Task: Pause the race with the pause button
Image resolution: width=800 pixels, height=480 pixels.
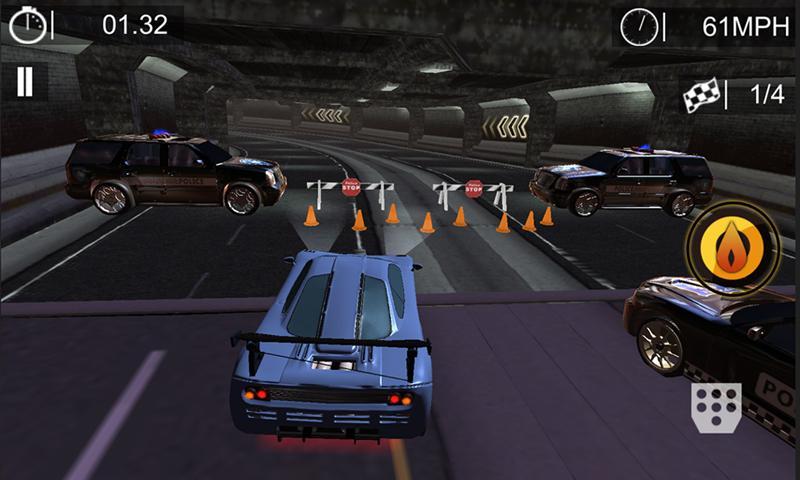Action: coord(25,82)
